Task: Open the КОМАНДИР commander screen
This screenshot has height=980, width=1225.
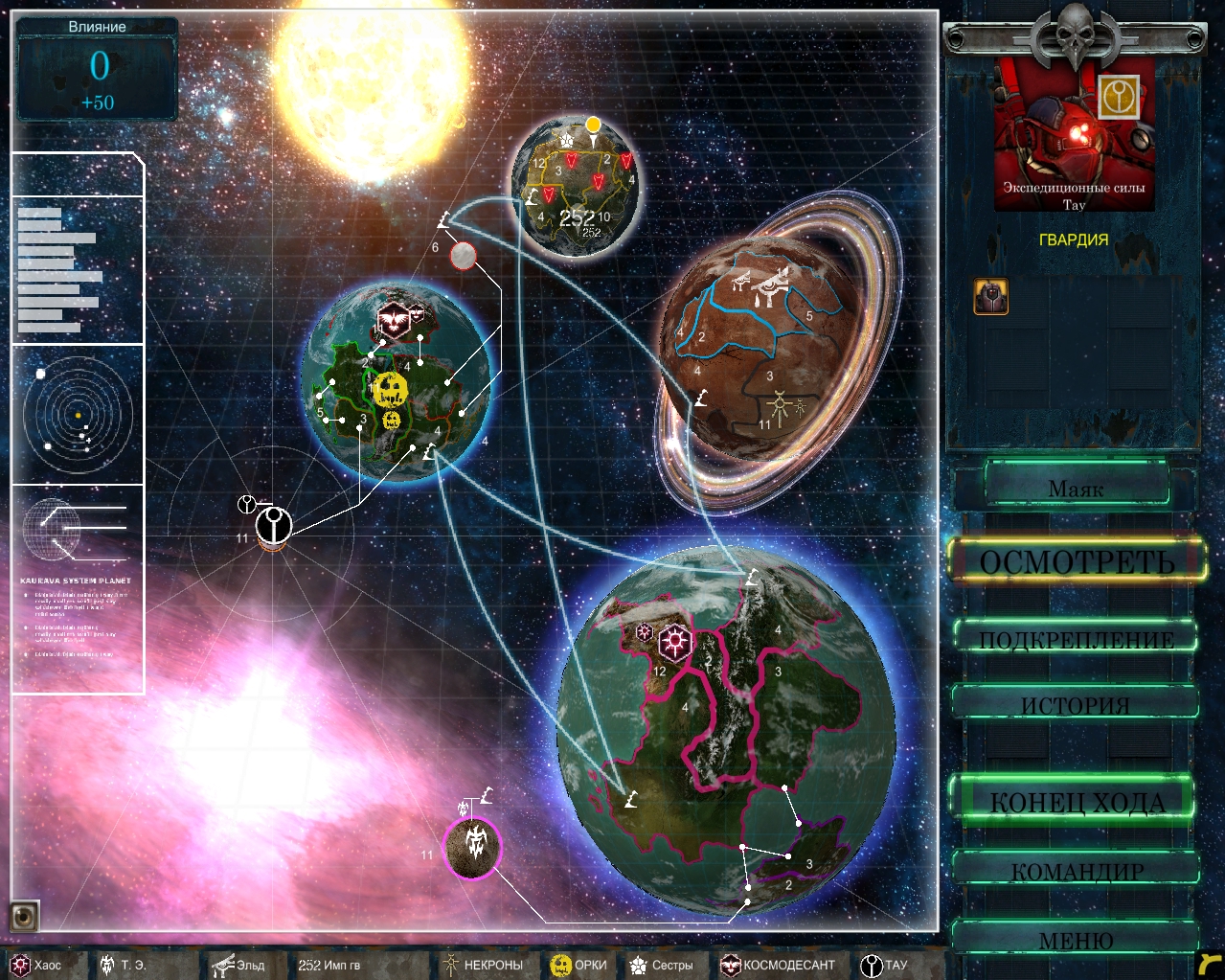Action: (1077, 870)
